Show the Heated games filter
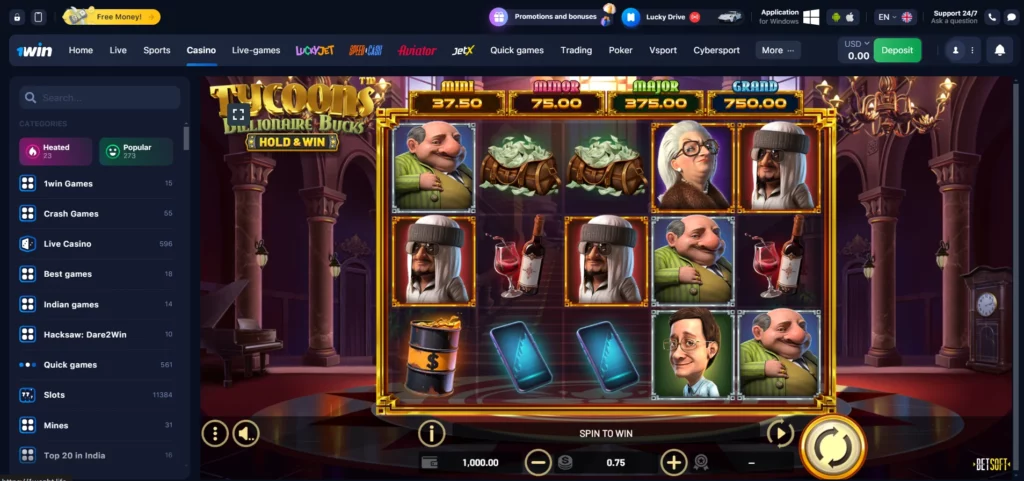Image resolution: width=1024 pixels, height=481 pixels. point(56,151)
